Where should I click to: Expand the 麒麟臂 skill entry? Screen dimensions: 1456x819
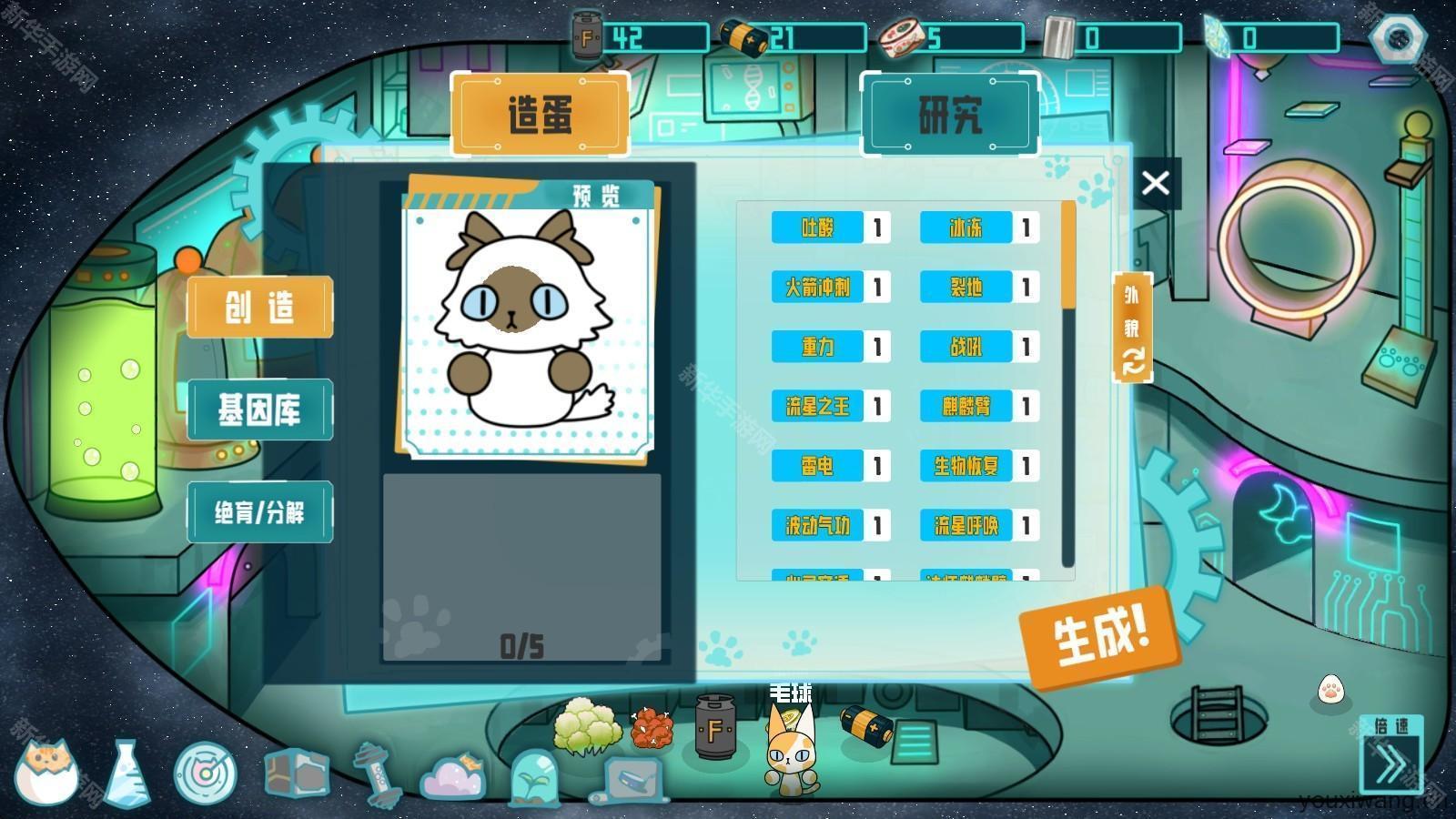pyautogui.click(x=967, y=407)
